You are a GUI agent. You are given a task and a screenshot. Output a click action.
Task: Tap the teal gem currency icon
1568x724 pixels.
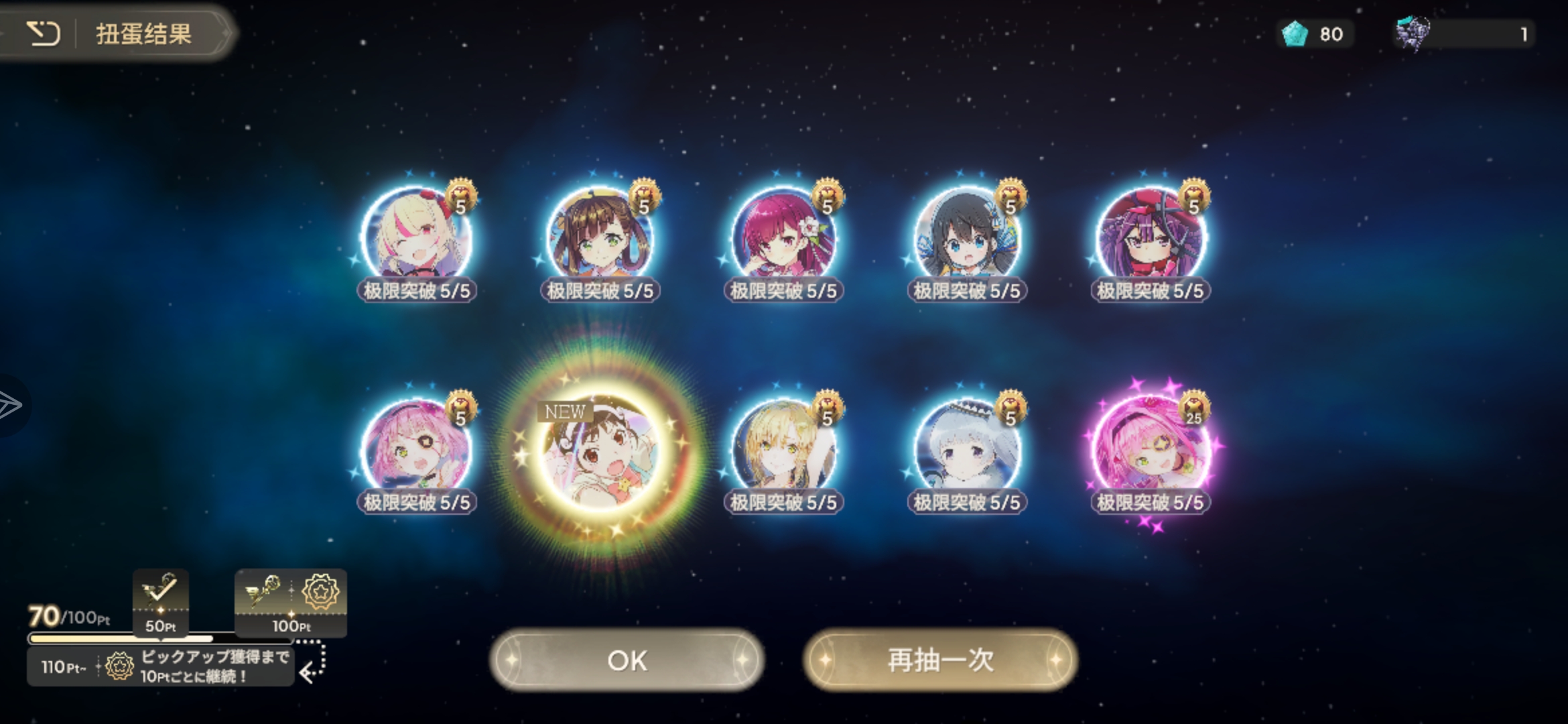1295,34
